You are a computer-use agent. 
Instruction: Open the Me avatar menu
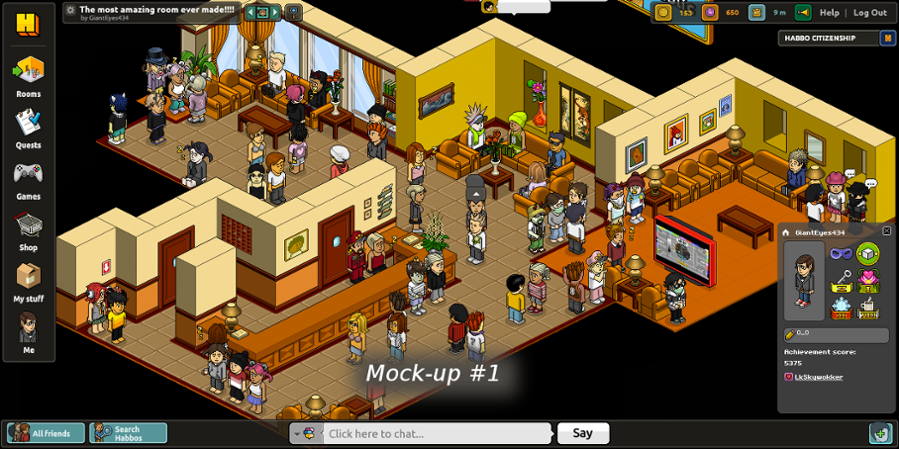pos(28,329)
